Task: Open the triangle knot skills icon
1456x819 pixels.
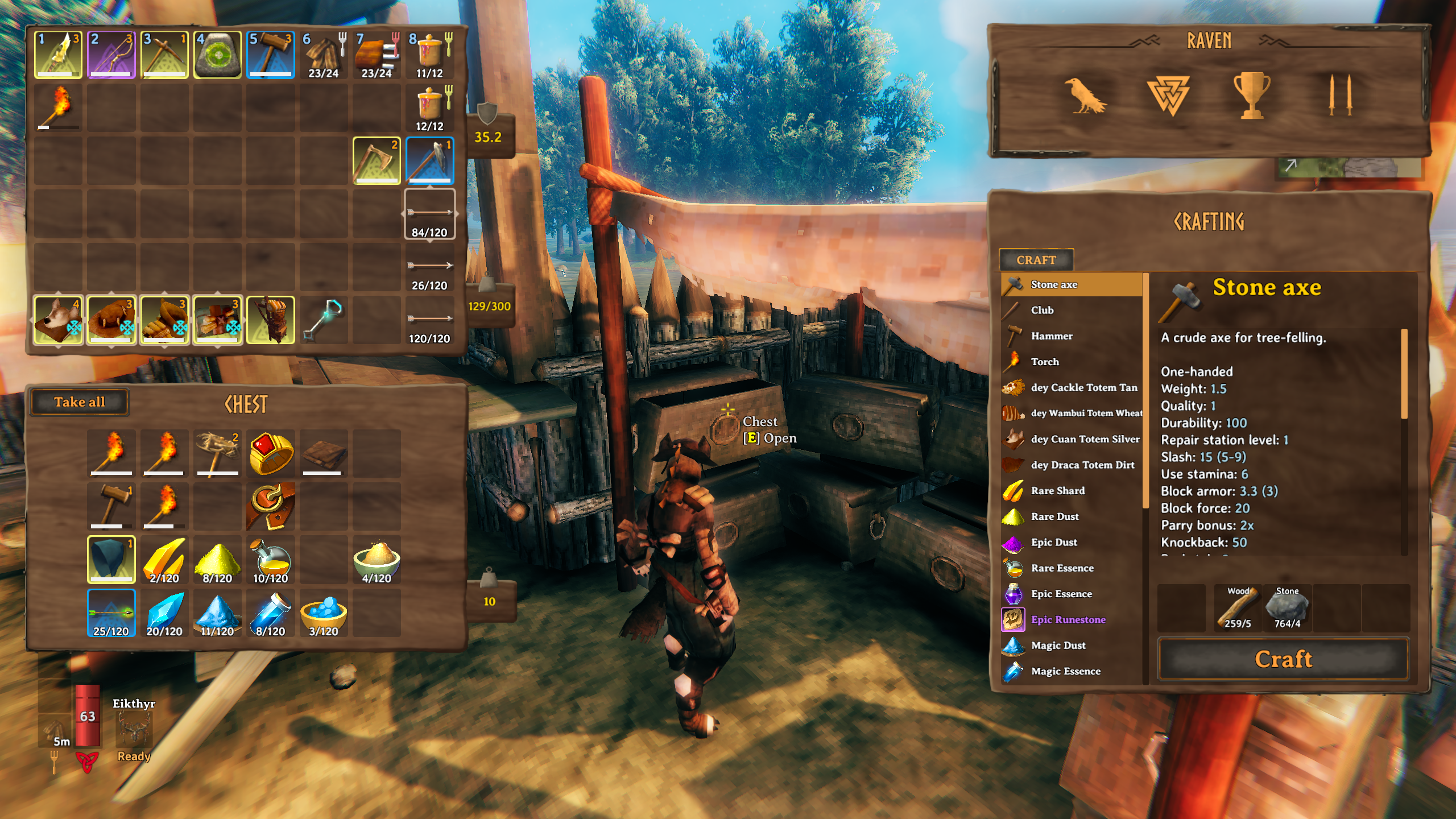Action: (1167, 96)
